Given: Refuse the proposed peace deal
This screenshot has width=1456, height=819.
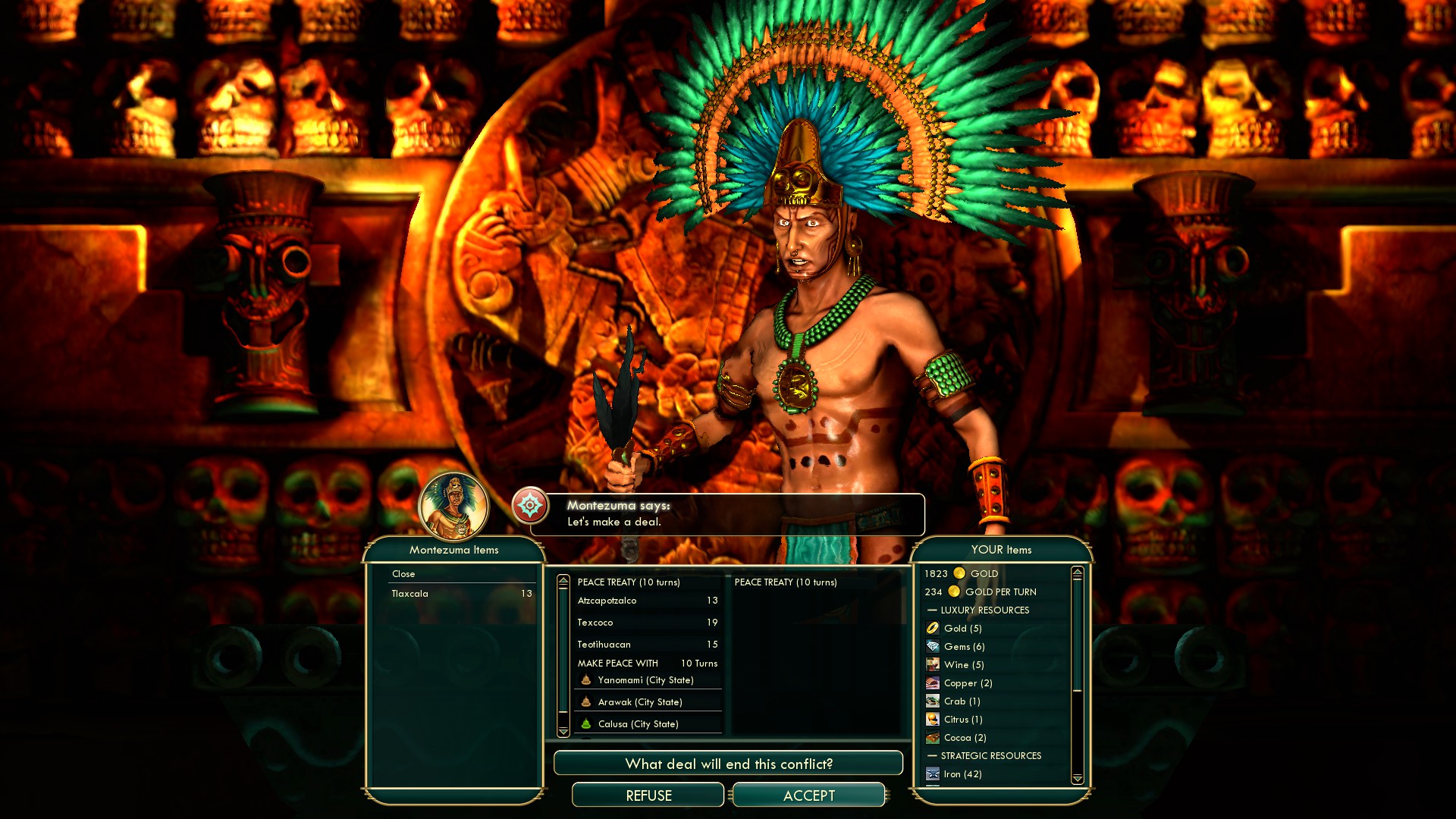Looking at the screenshot, I should tap(648, 795).
